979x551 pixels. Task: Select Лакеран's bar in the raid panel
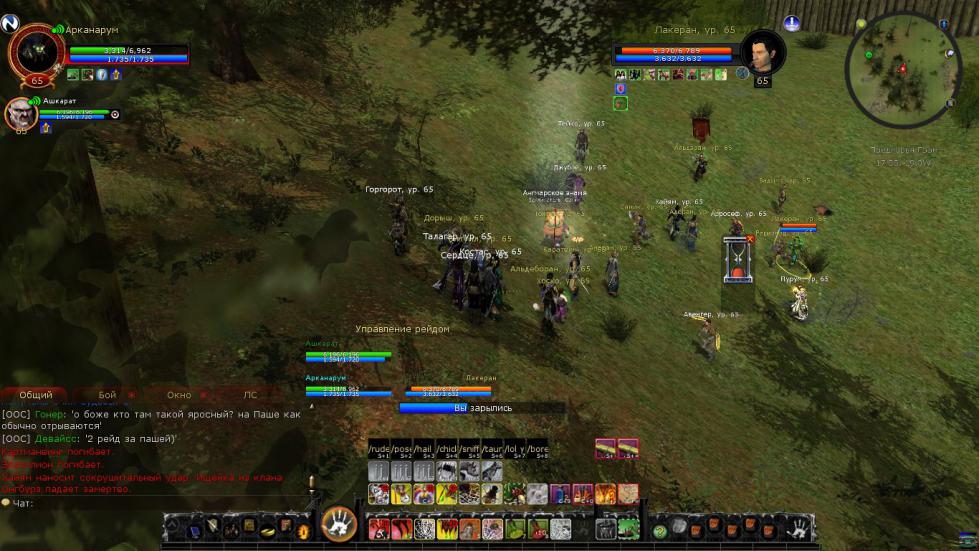point(452,390)
